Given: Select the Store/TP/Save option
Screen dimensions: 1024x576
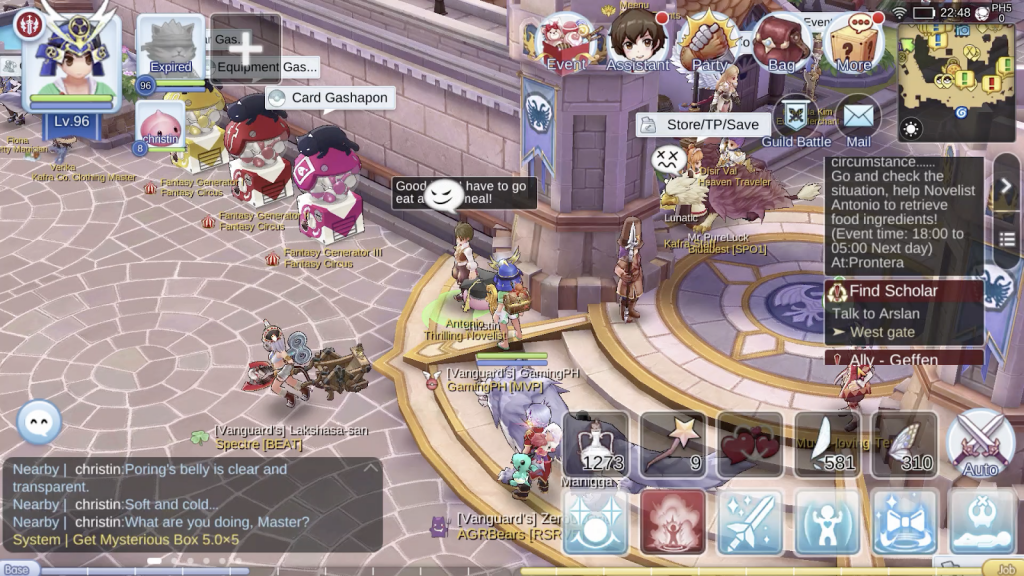Looking at the screenshot, I should pos(704,125).
